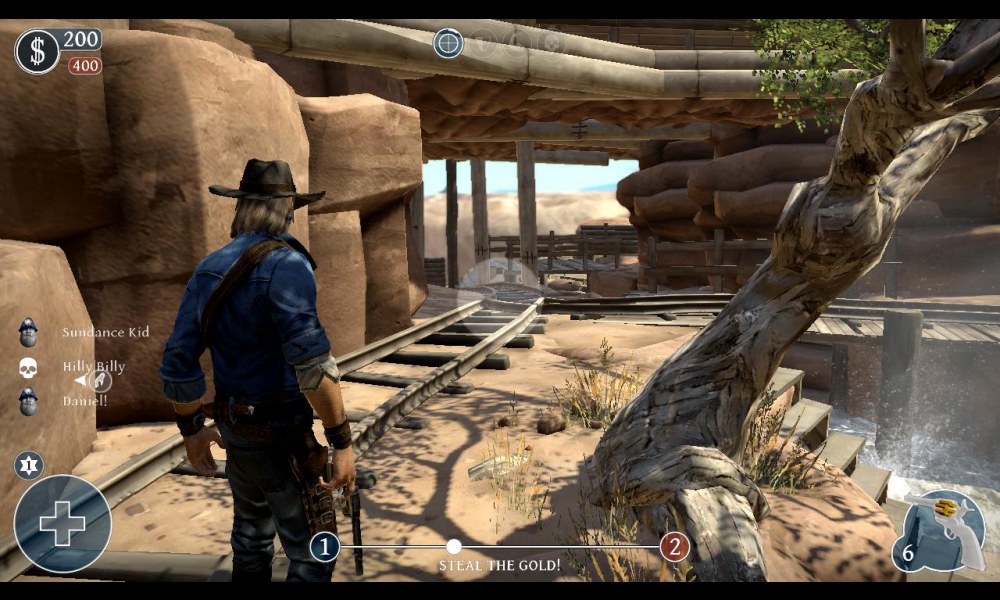1000x600 pixels.
Task: Fire using the revolver weapon button
Action: [942, 531]
